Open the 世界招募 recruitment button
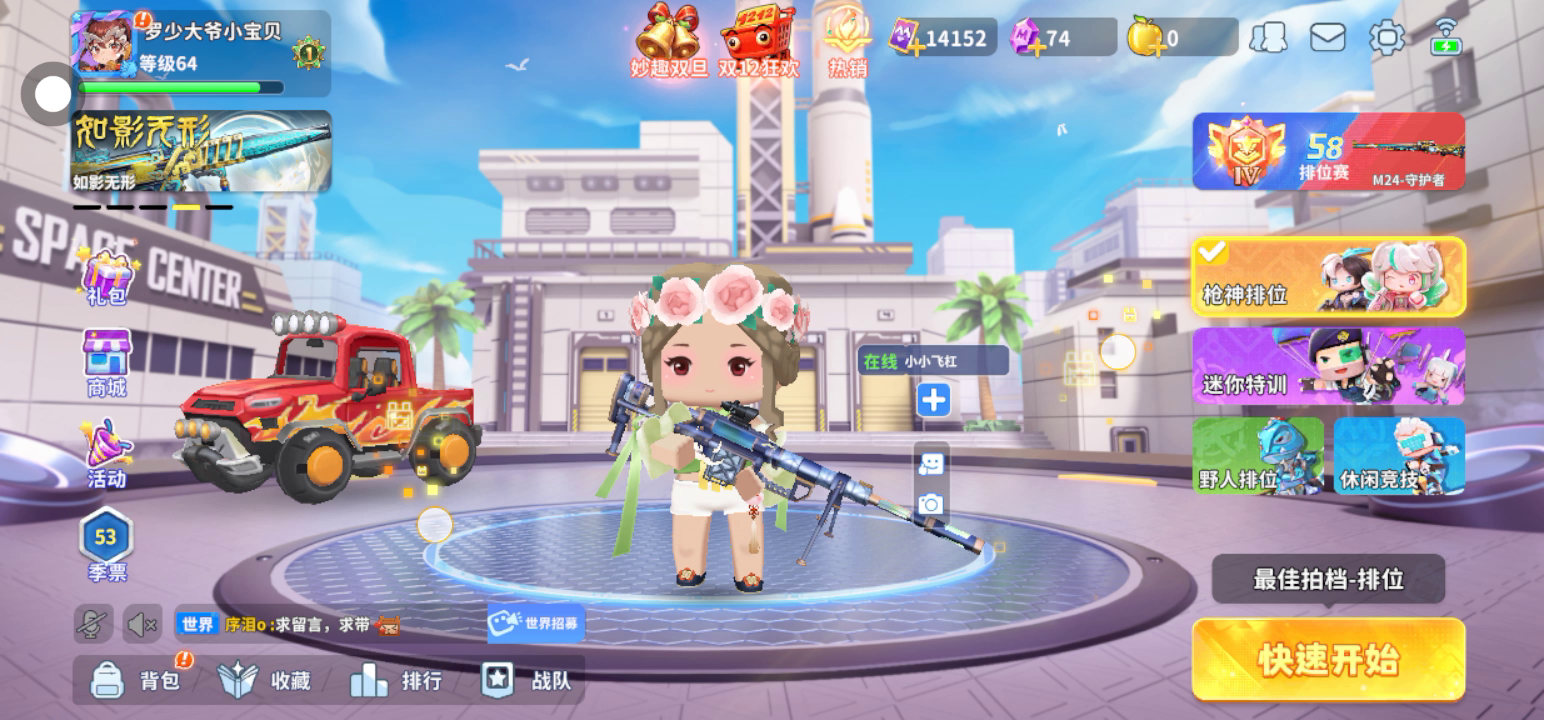The image size is (1544, 720). point(536,623)
